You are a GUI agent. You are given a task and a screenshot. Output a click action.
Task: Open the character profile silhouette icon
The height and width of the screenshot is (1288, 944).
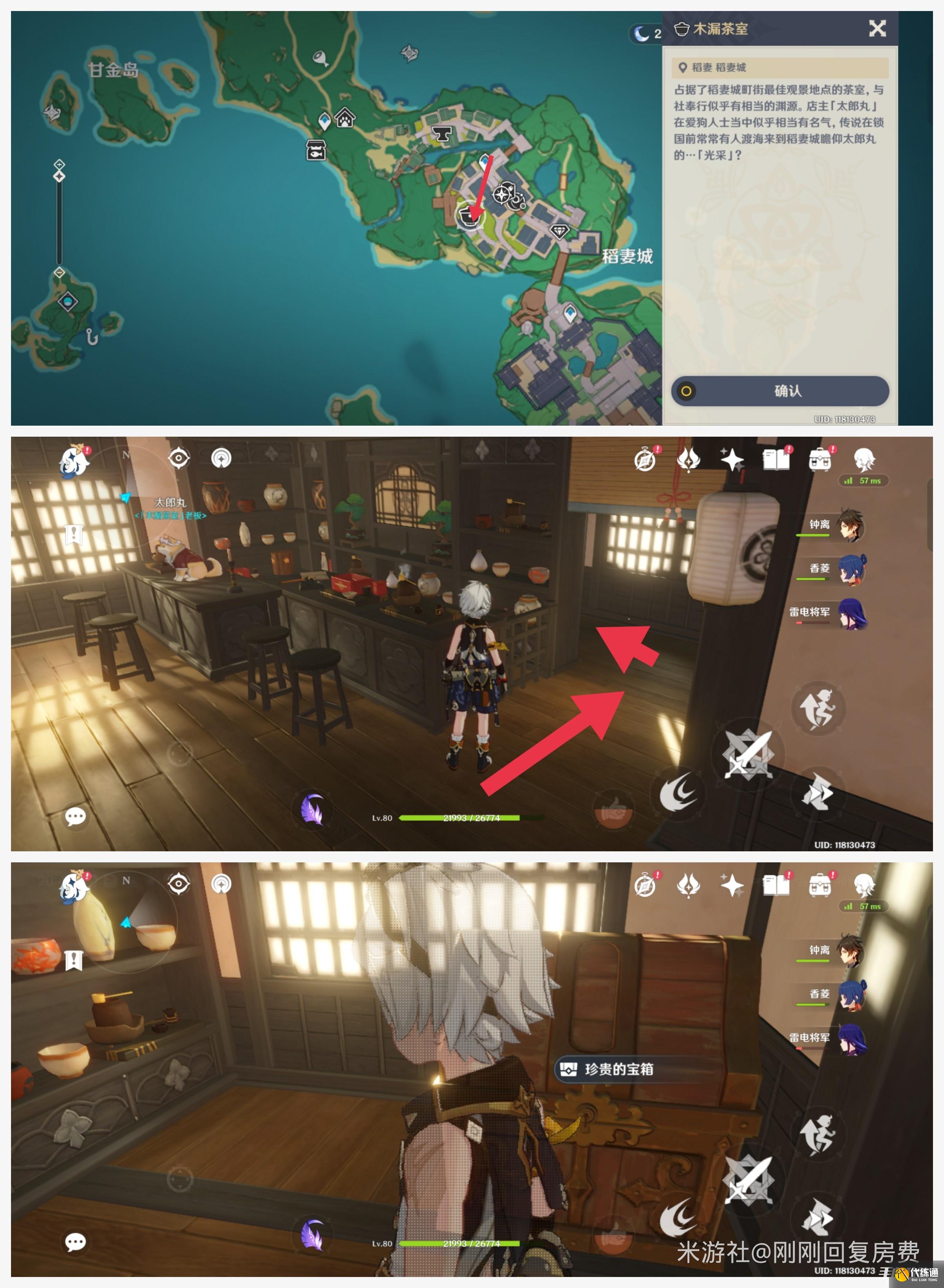pyautogui.click(x=865, y=459)
